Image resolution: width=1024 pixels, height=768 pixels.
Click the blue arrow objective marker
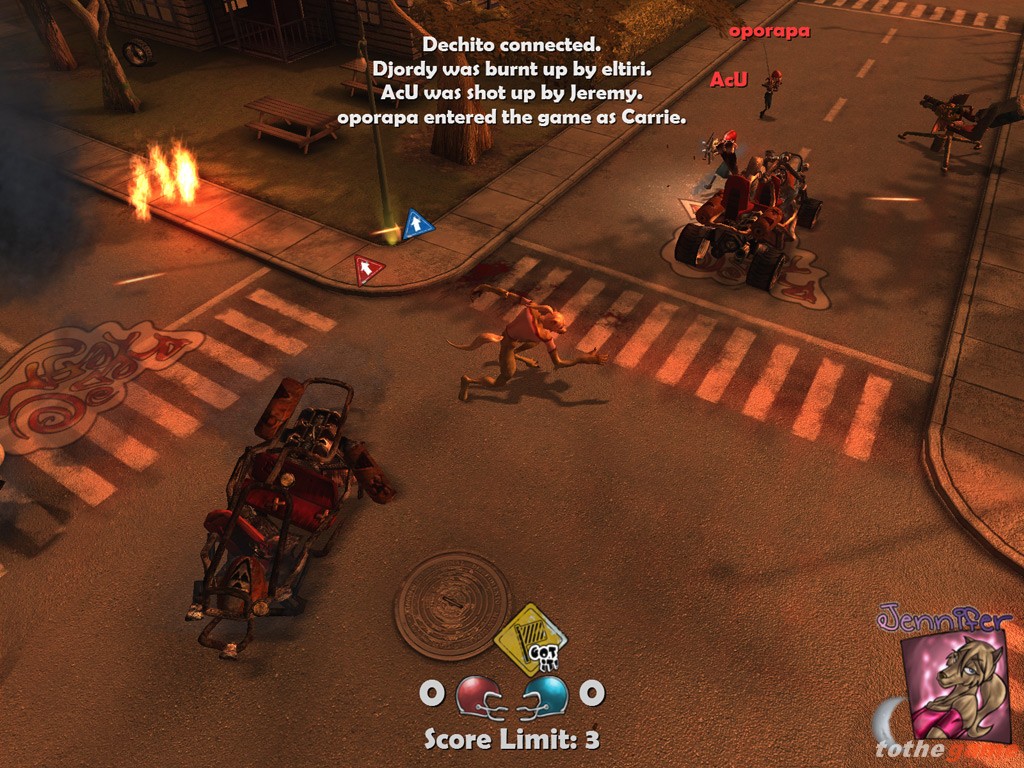[417, 224]
